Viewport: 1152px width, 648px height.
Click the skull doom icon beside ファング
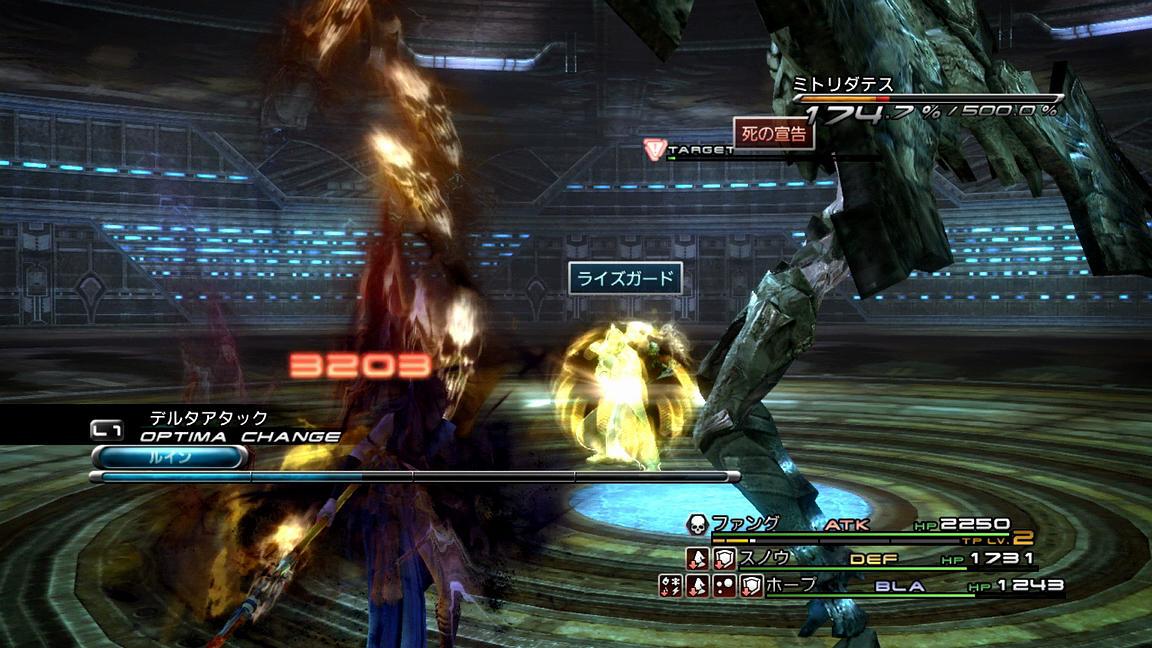697,524
